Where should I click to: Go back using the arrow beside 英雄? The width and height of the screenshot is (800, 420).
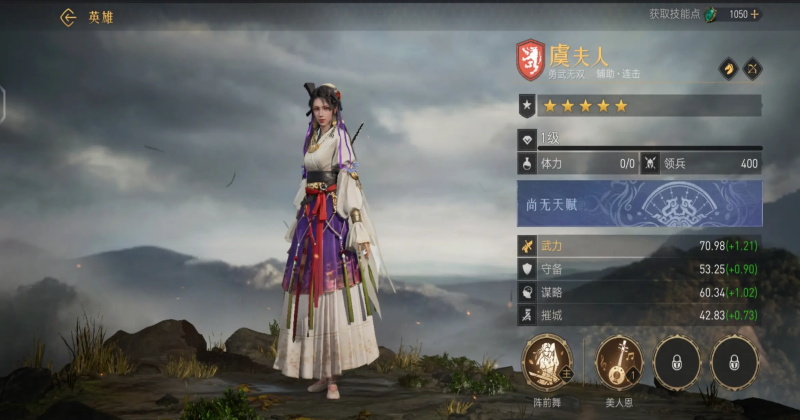(68, 17)
